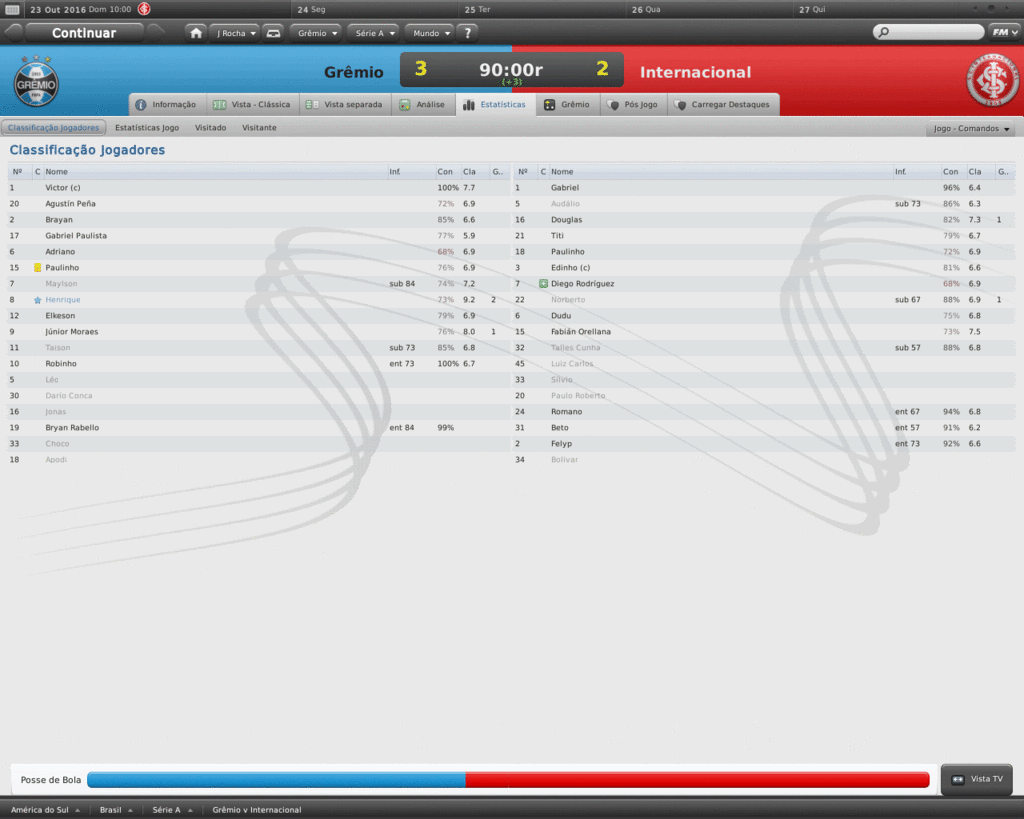
Task: Open the J Rocha manager dropdown
Action: [236, 33]
